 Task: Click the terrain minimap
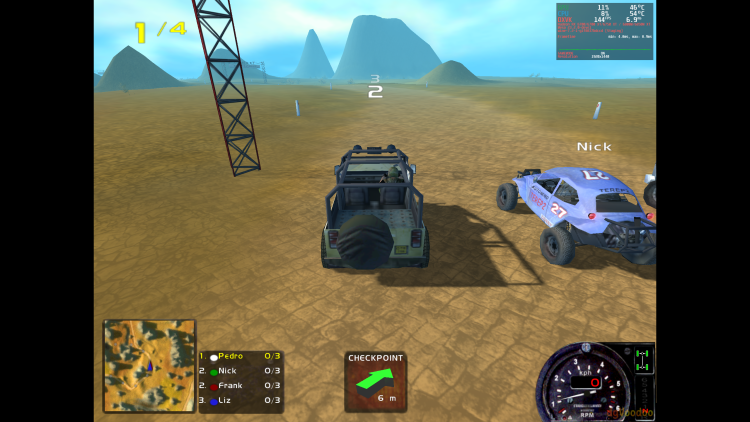149,365
